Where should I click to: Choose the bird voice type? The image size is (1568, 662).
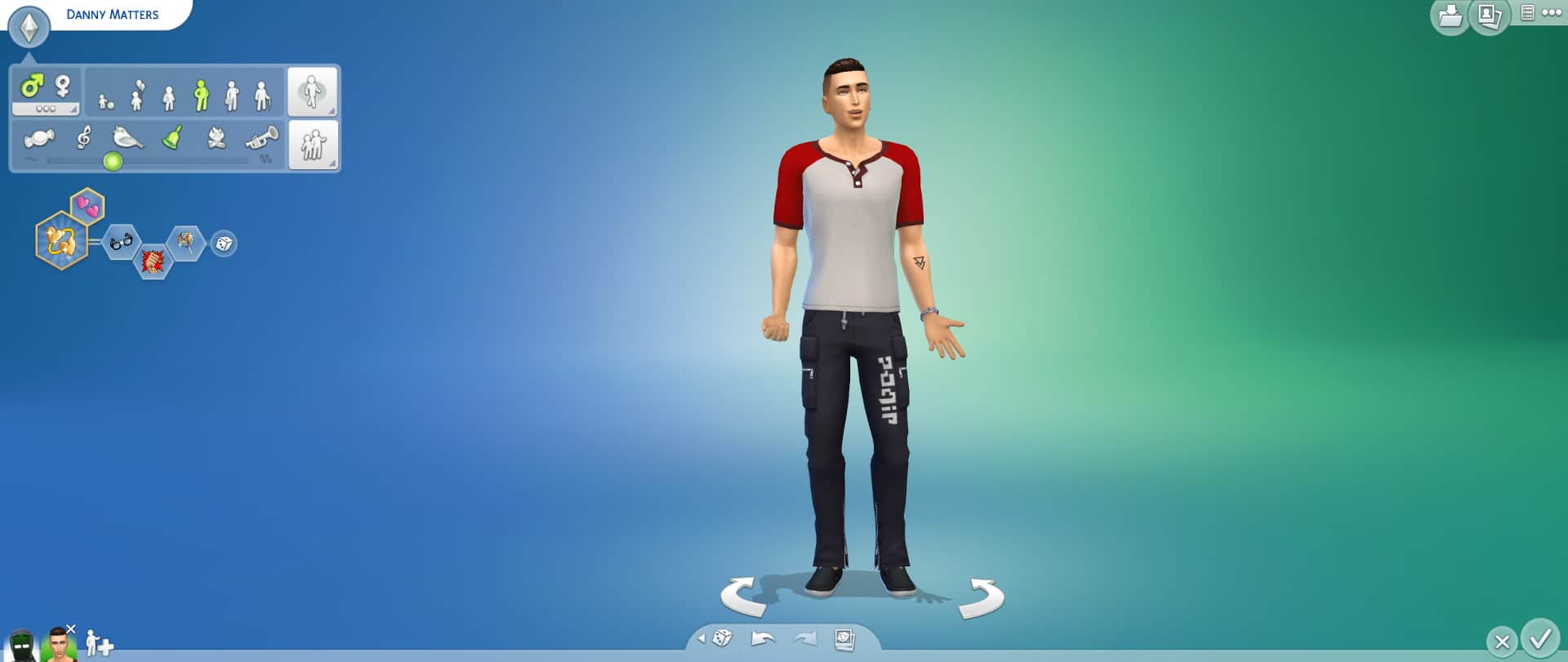(x=127, y=137)
